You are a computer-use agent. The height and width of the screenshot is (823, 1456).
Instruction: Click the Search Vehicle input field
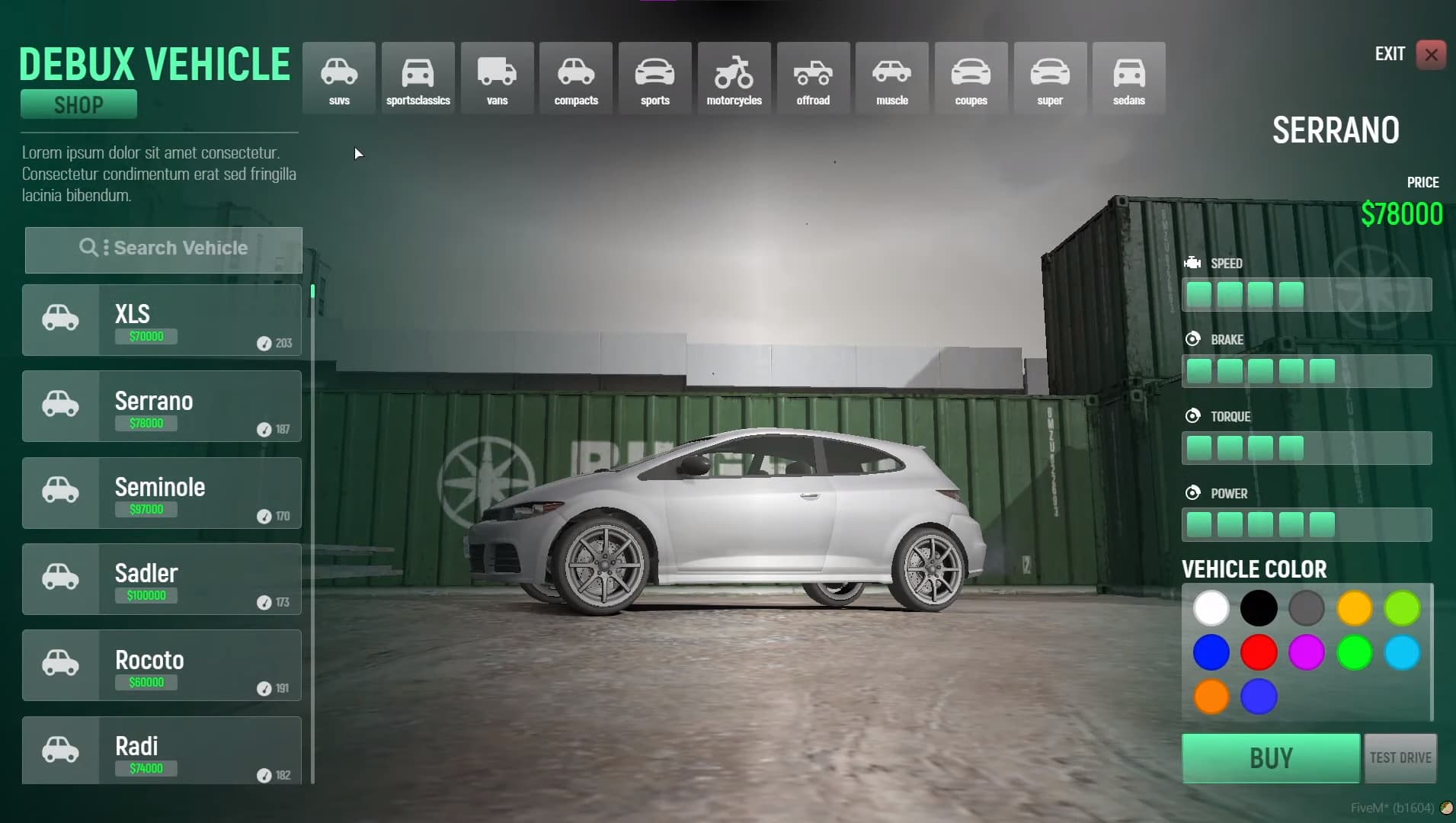[163, 249]
